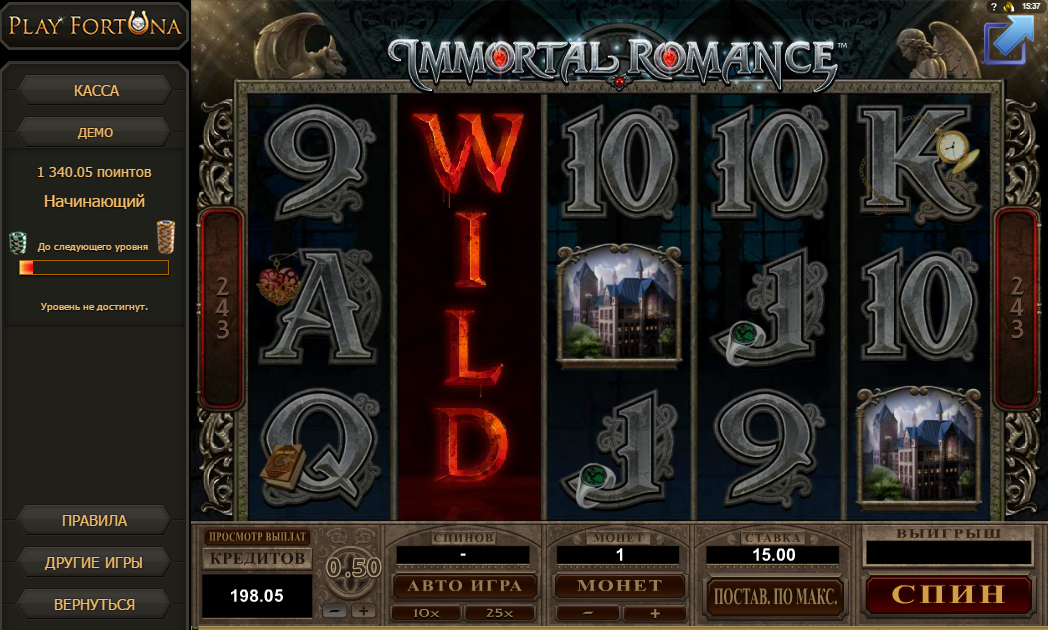The image size is (1048, 630).
Task: Choose 25x autoplay spins
Action: click(498, 613)
